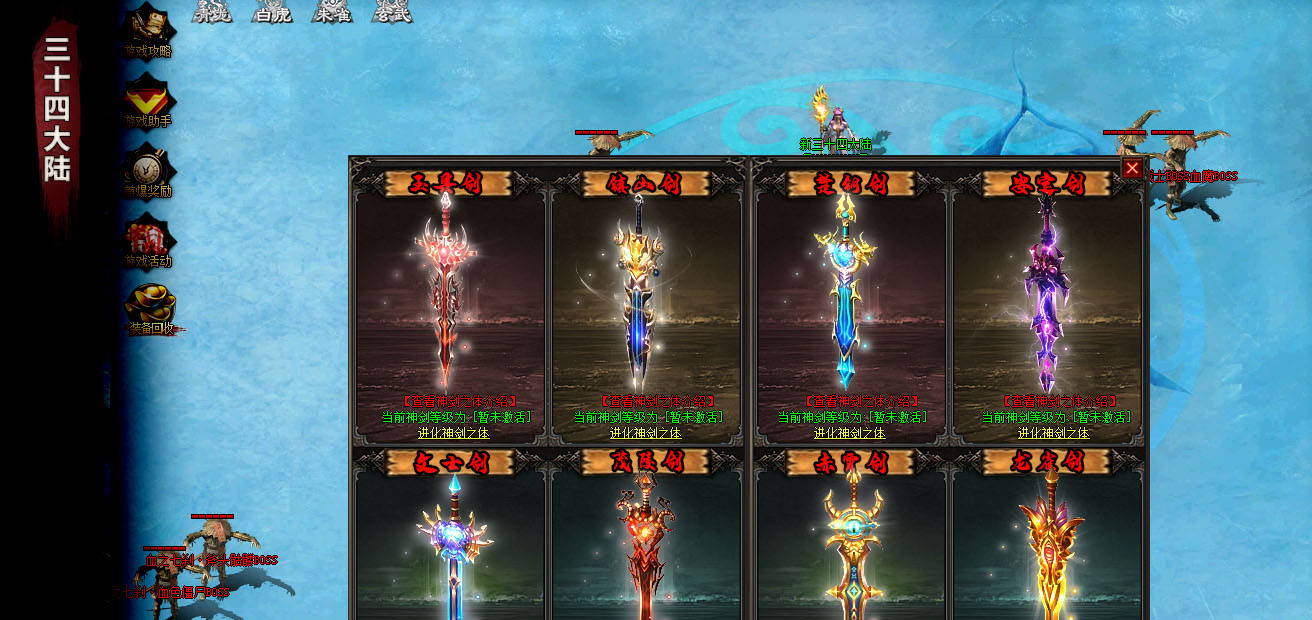Evolve the 玉具剑 via 进化神剑之体

coord(453,433)
